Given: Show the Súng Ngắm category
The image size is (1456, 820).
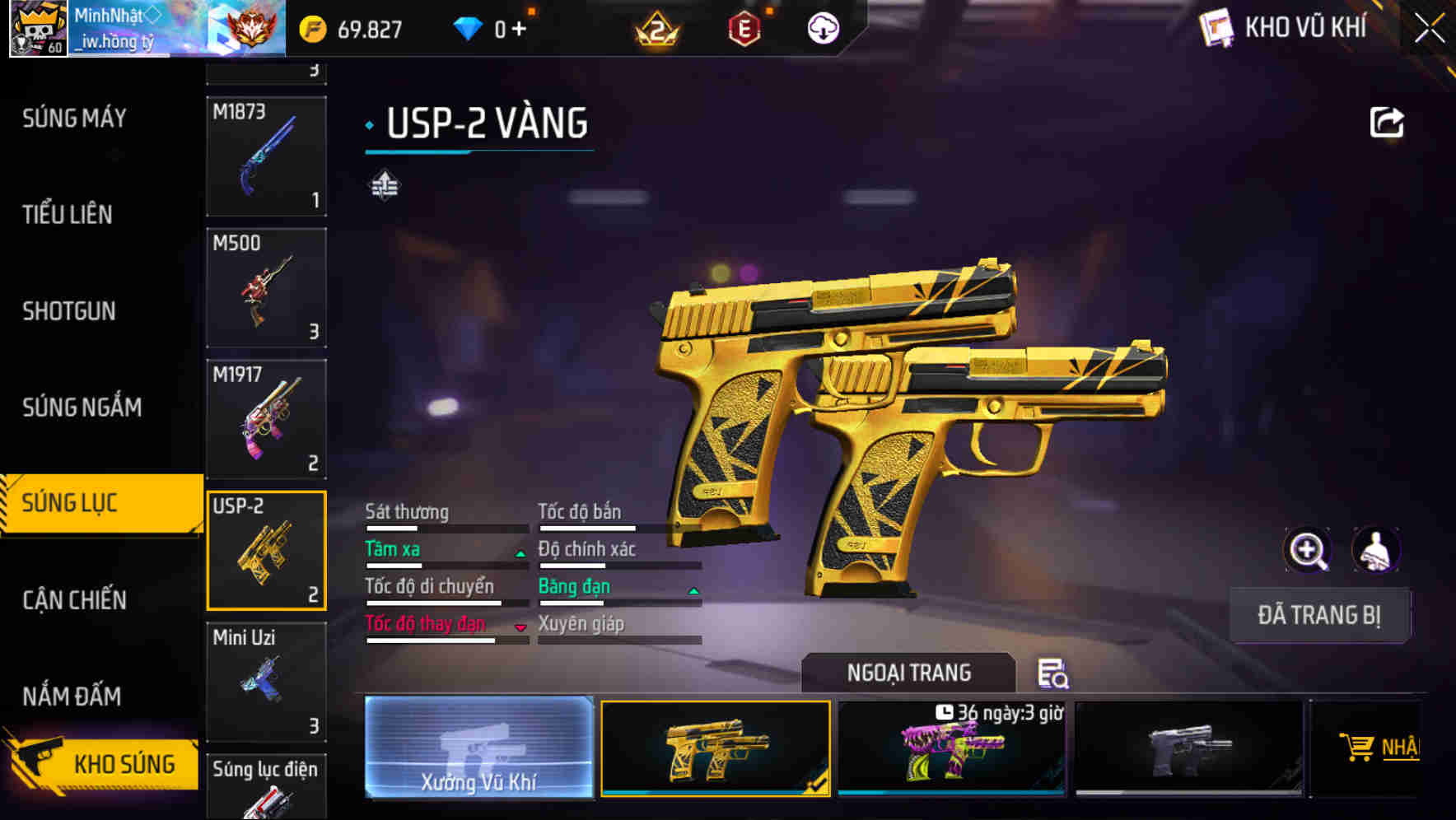Looking at the screenshot, I should coord(82,407).
